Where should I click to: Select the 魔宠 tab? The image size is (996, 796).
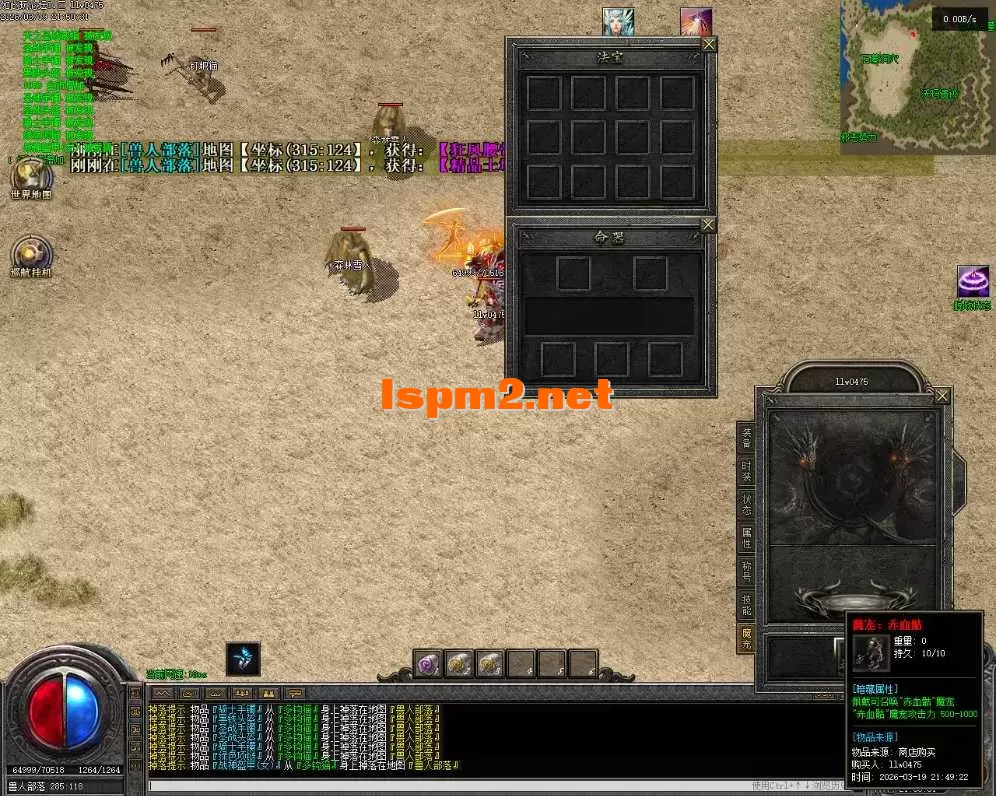[746, 638]
